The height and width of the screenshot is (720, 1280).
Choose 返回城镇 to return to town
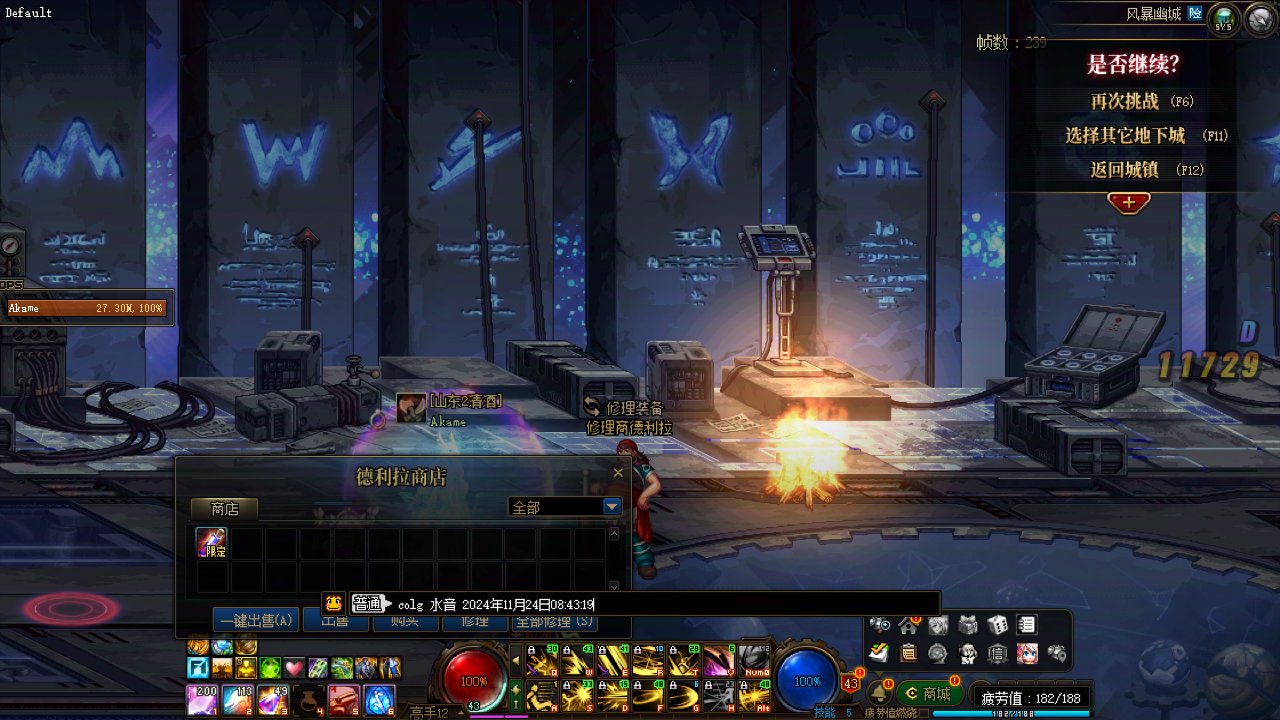[1125, 169]
